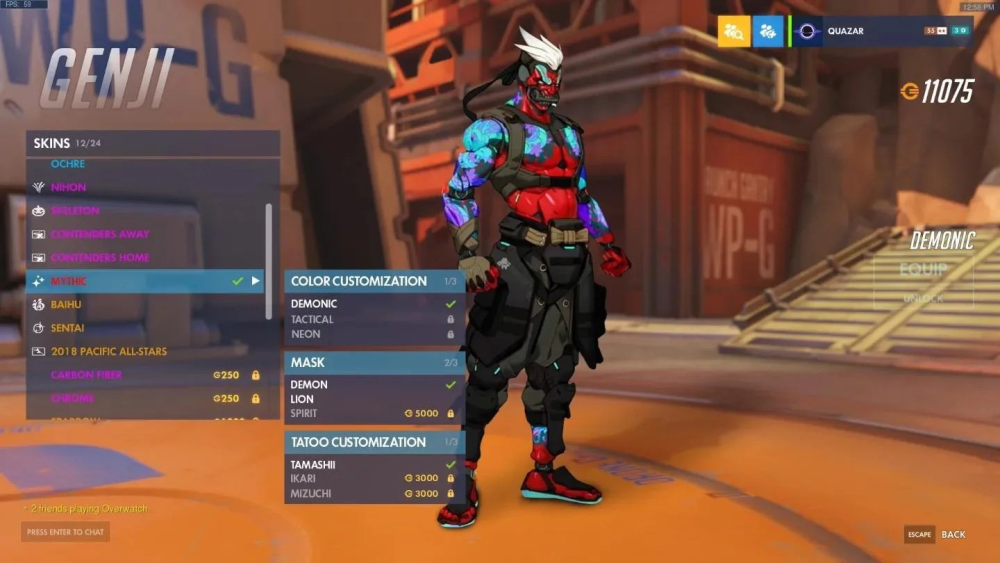Click the blue add friends icon
This screenshot has width=1000, height=563.
click(x=768, y=32)
